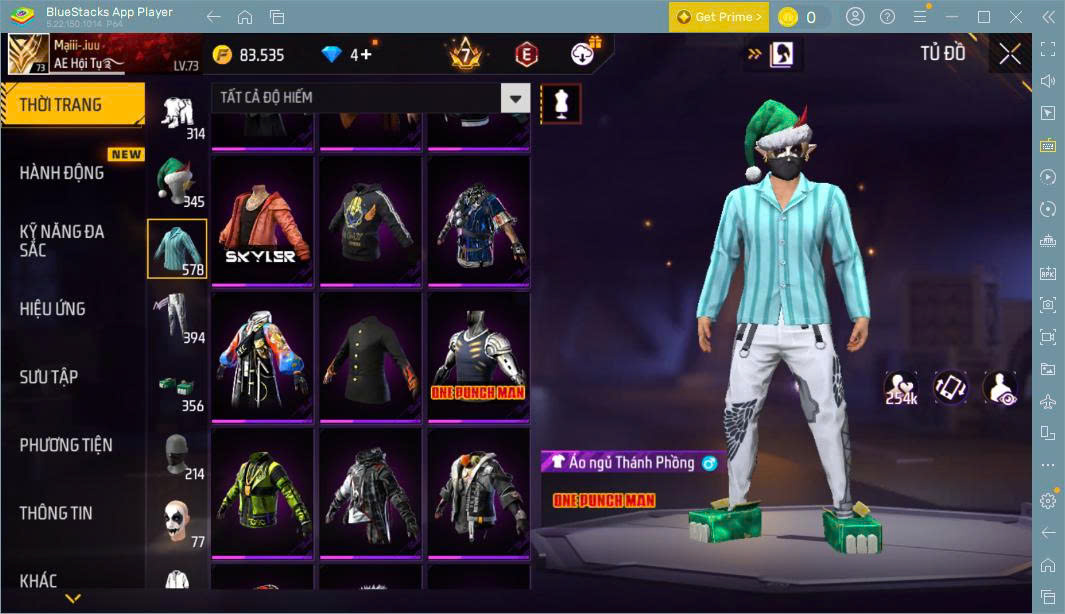Open the black mask category
This screenshot has height=614, width=1065.
point(177,454)
